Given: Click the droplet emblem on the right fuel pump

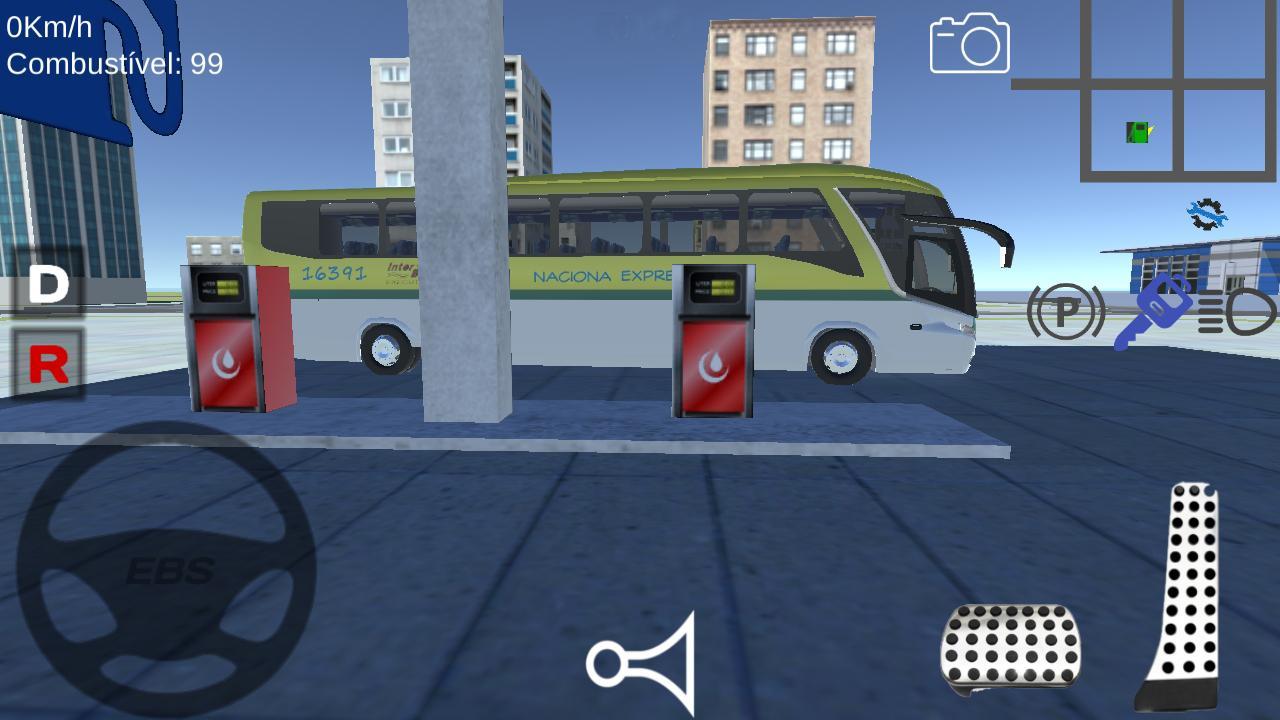Looking at the screenshot, I should [x=712, y=363].
